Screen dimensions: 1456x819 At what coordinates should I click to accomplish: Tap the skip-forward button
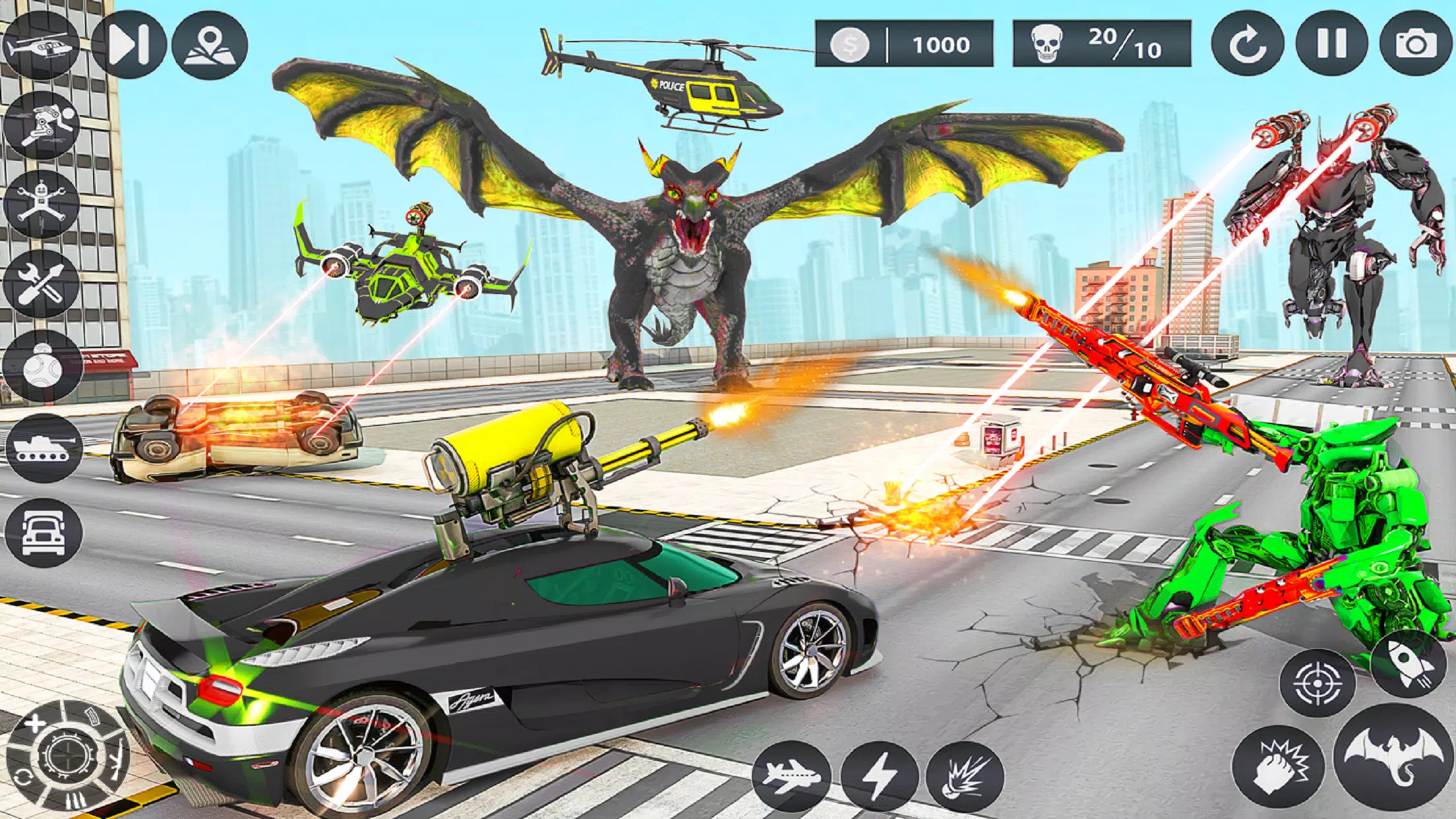(128, 45)
